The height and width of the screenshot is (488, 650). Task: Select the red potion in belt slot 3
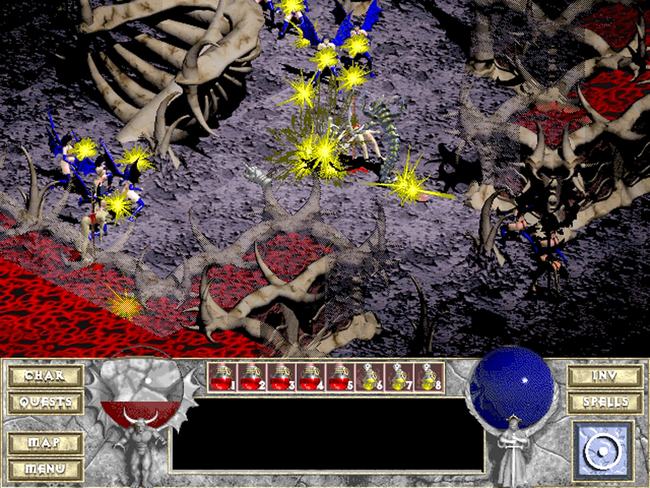click(x=282, y=377)
